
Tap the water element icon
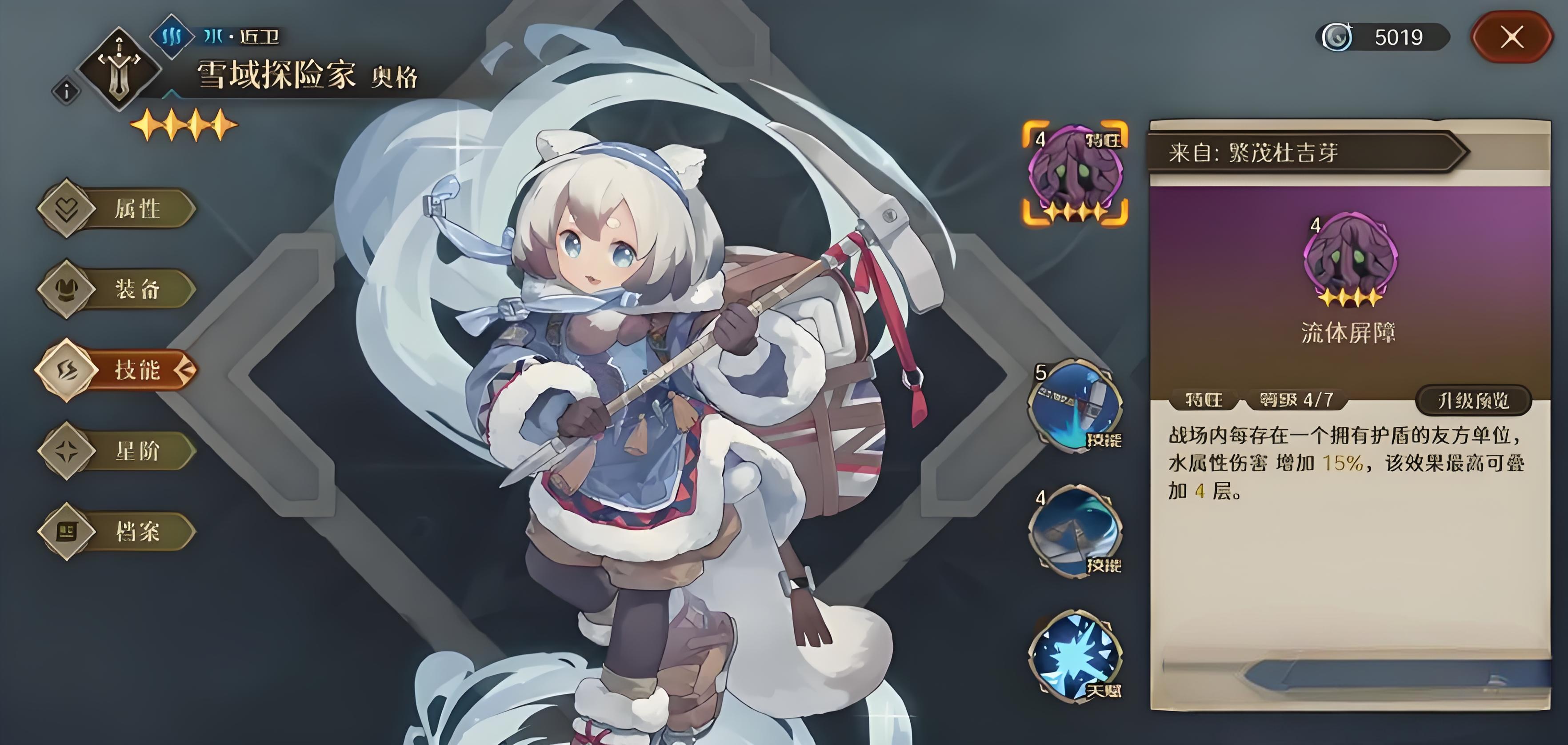click(x=172, y=36)
